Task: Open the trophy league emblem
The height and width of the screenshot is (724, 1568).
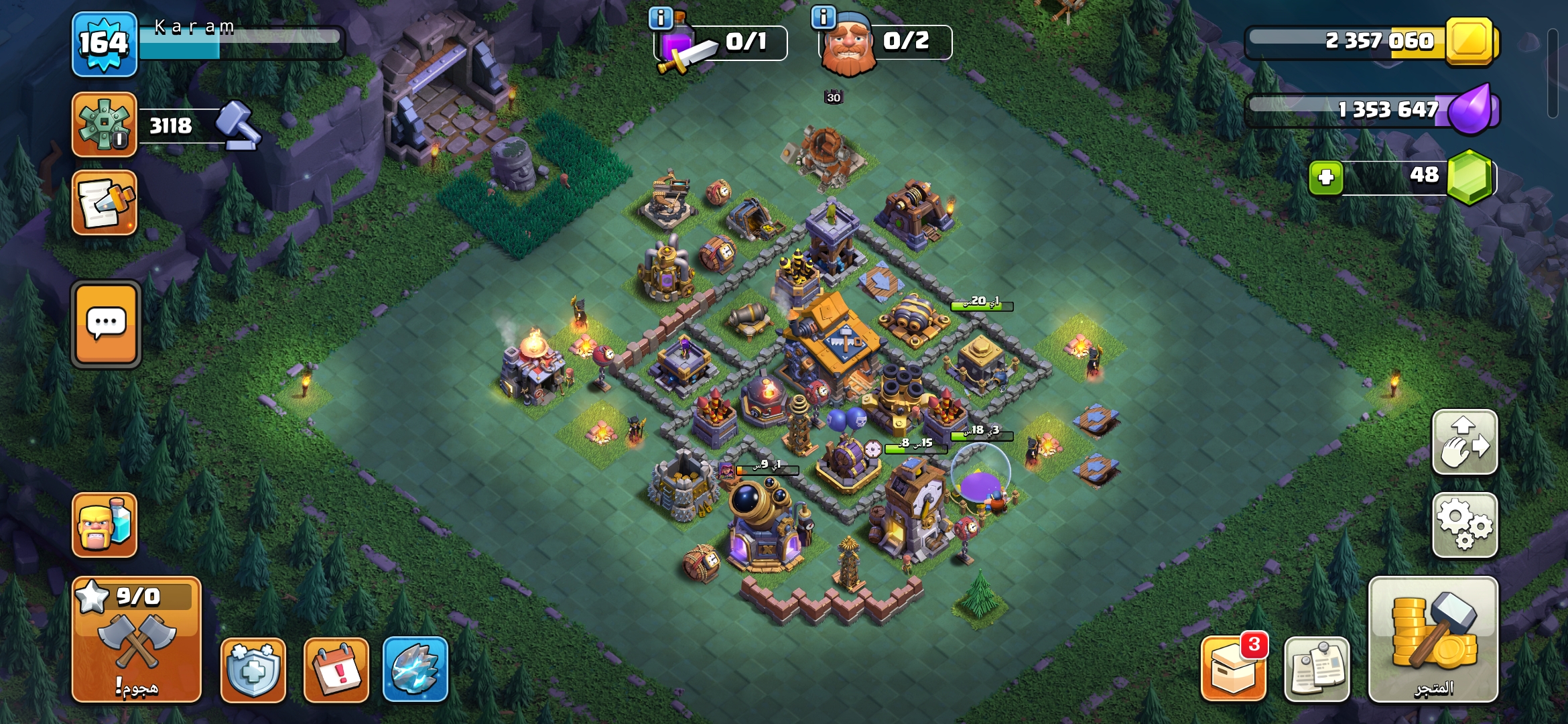Action: pyautogui.click(x=105, y=125)
